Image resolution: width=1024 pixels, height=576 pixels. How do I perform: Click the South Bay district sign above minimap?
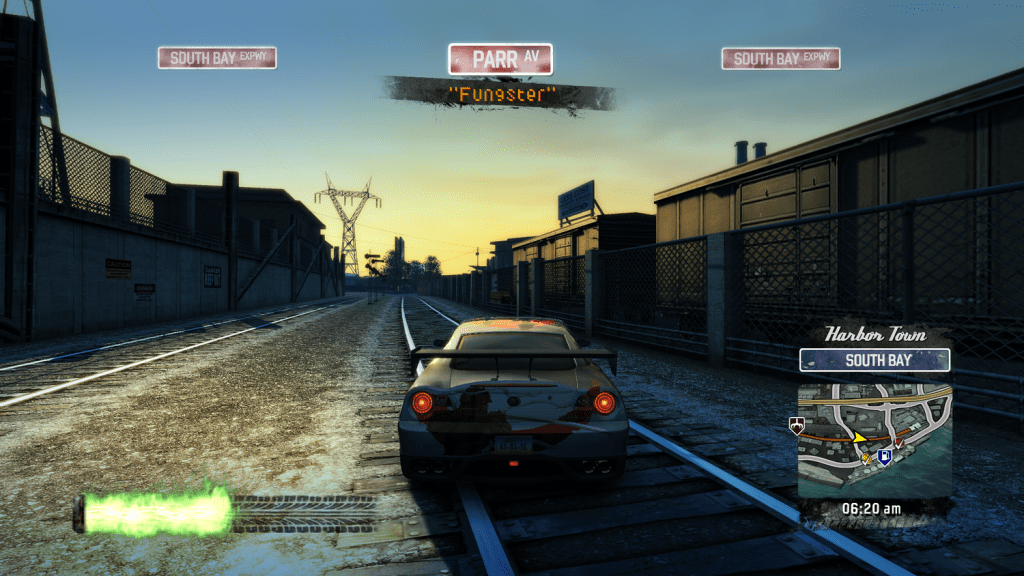[x=874, y=360]
